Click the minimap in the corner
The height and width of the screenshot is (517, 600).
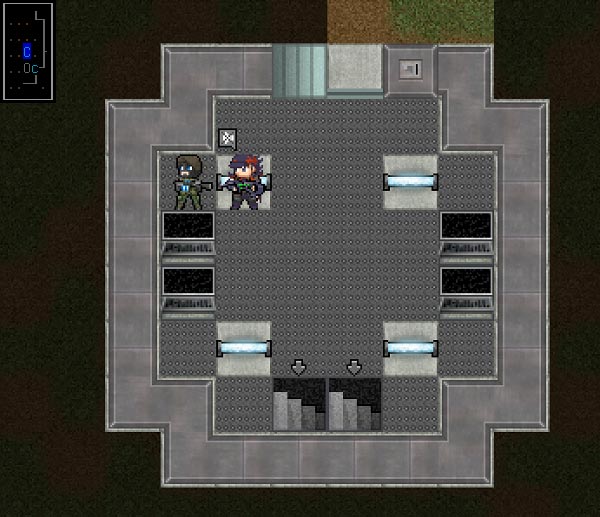pos(26,50)
